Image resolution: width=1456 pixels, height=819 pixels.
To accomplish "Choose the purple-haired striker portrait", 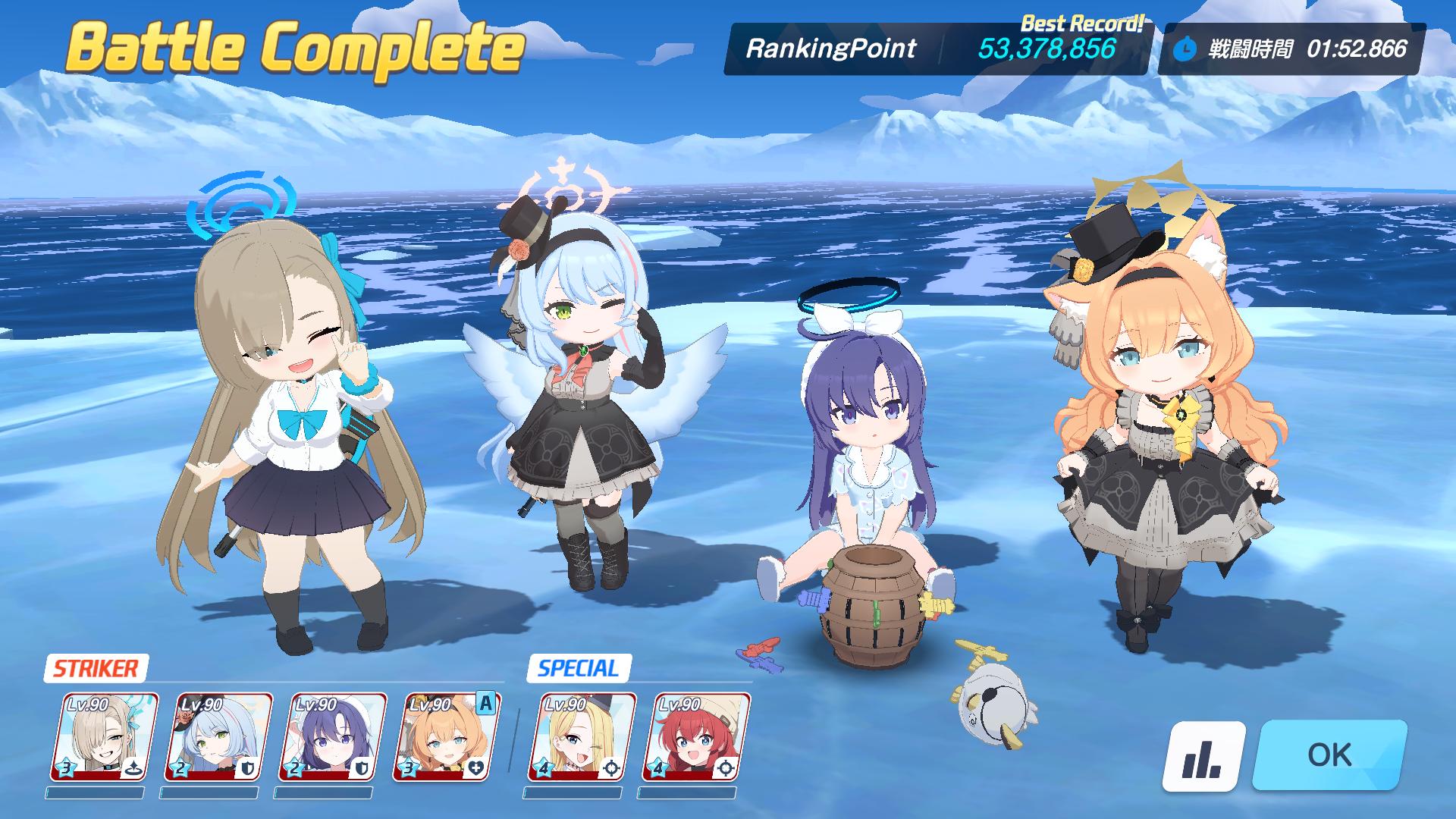I will pos(331,736).
